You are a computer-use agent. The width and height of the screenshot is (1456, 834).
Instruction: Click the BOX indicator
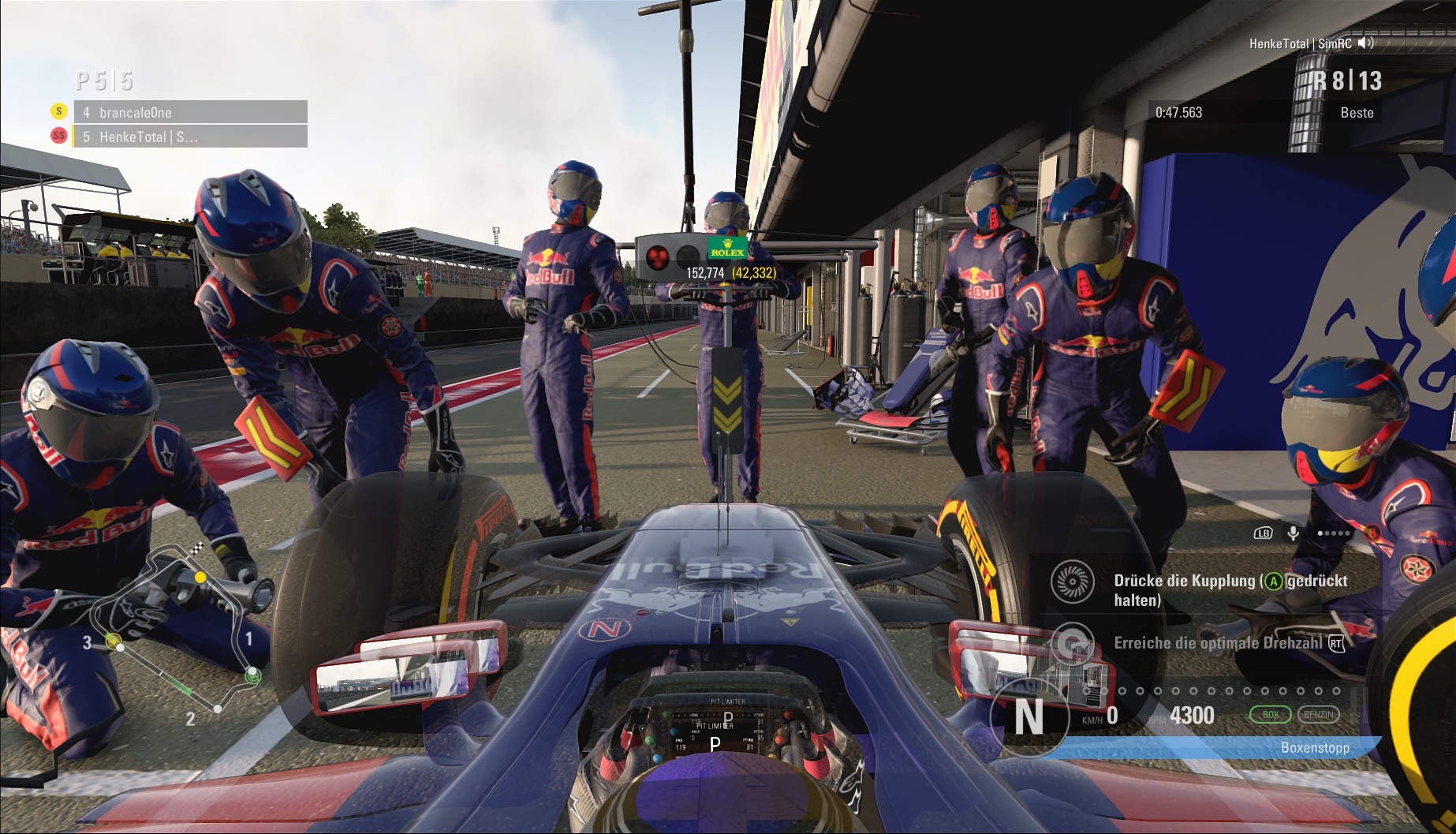point(1270,715)
